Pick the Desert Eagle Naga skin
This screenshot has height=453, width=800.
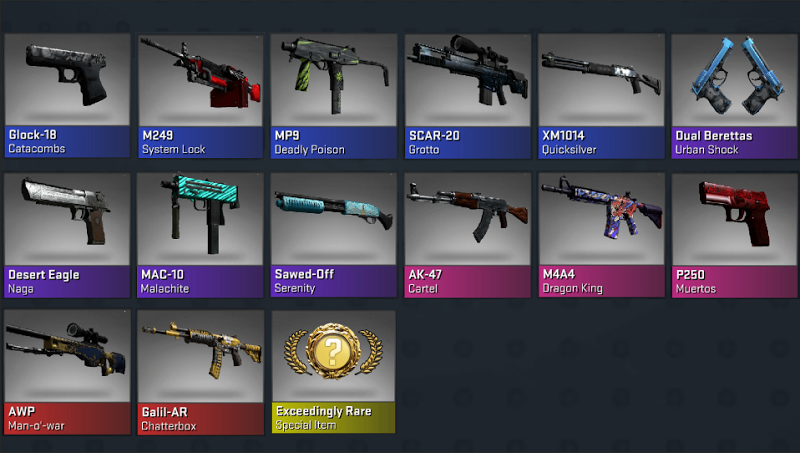[x=67, y=235]
